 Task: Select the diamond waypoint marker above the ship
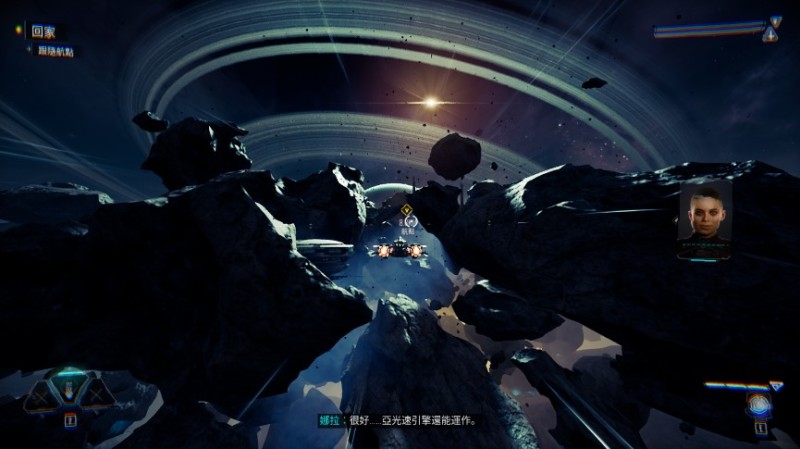pyautogui.click(x=407, y=211)
